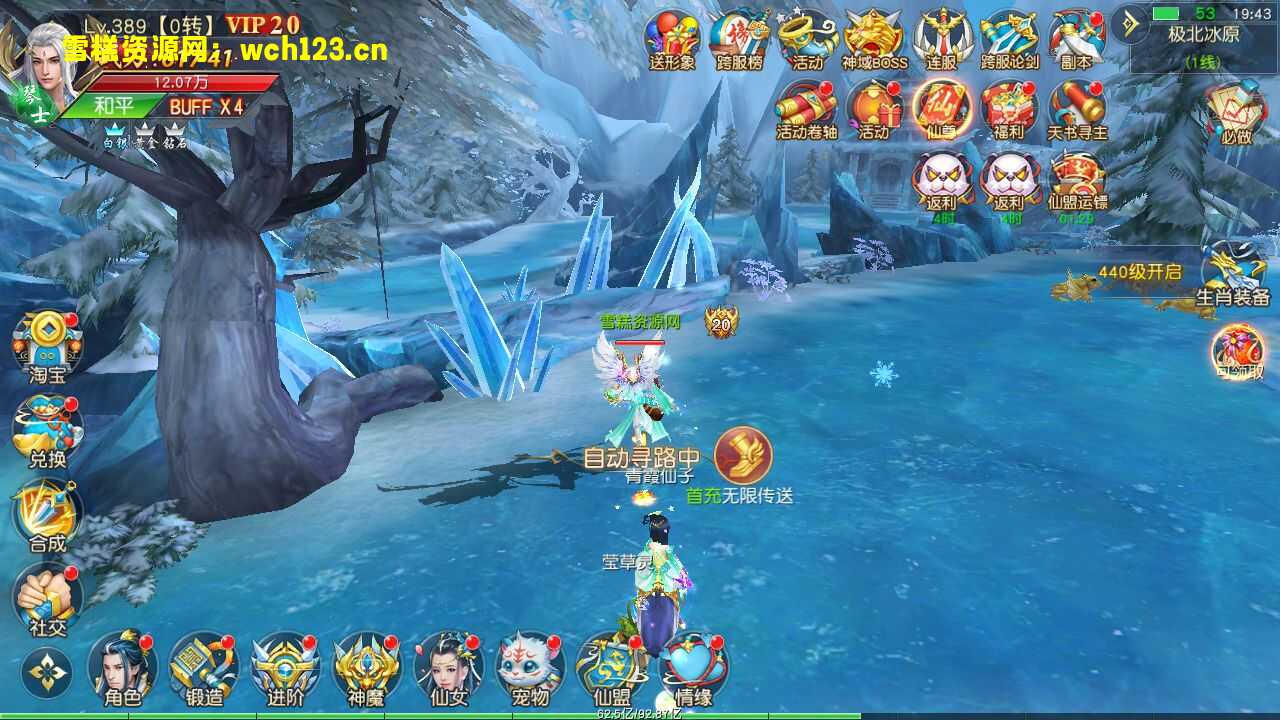Open the 锻造 forging menu

tap(204, 667)
